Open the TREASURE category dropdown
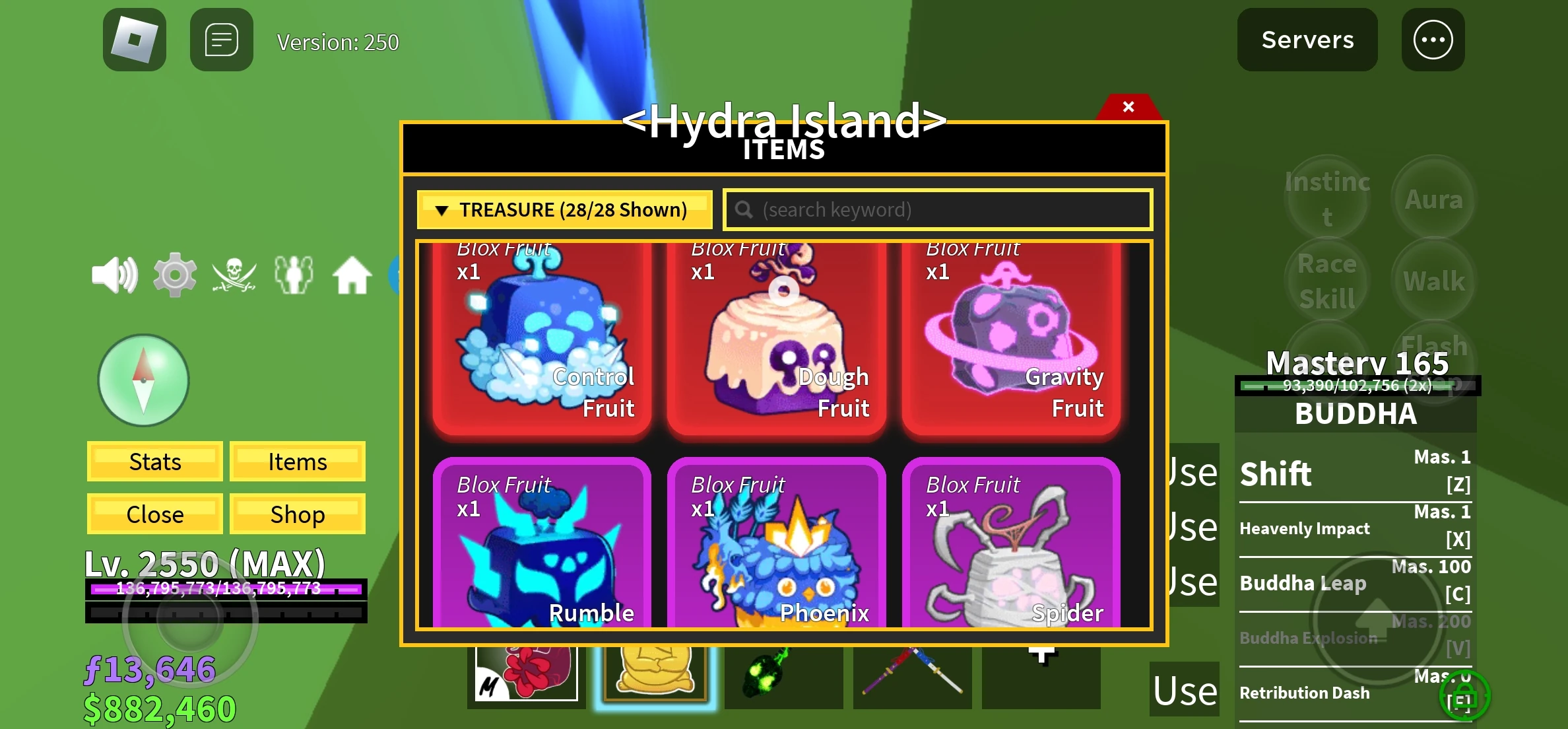 pyautogui.click(x=564, y=209)
